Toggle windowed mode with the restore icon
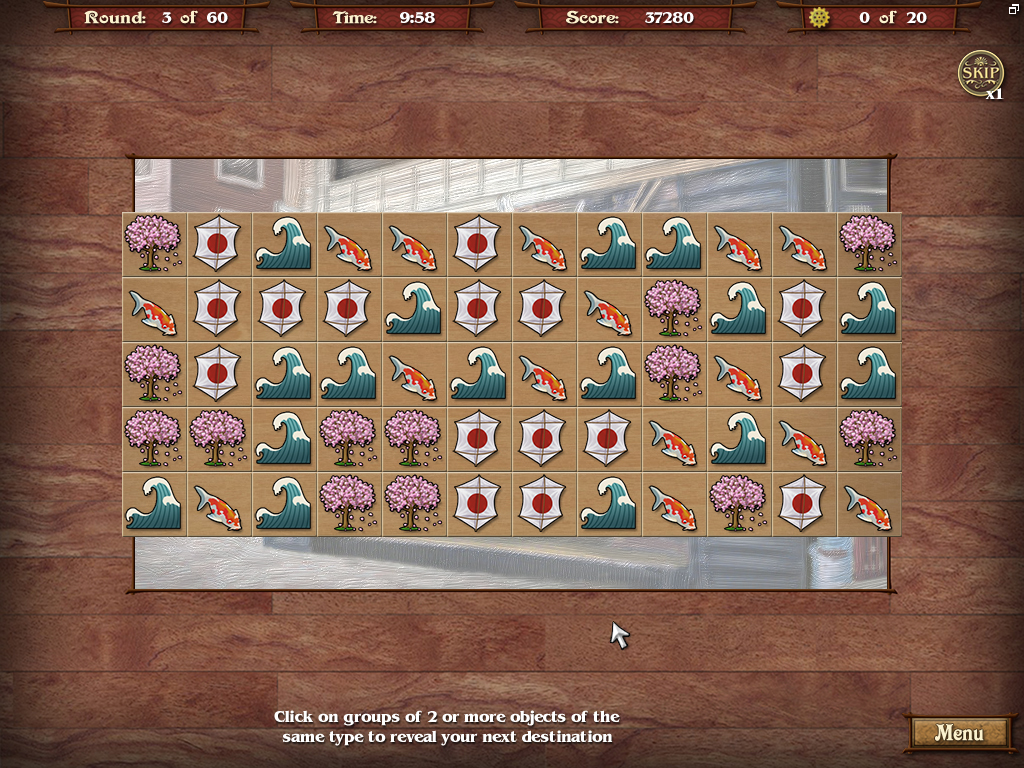1024x768 pixels. tap(1014, 8)
